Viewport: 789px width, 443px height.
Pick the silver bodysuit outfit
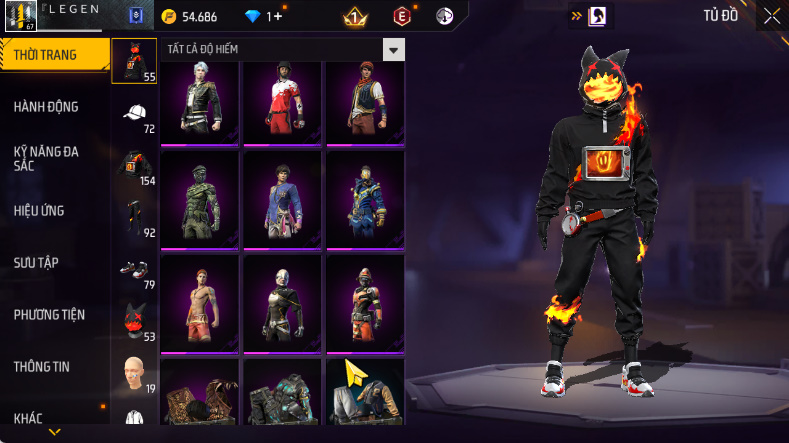[x=282, y=298]
